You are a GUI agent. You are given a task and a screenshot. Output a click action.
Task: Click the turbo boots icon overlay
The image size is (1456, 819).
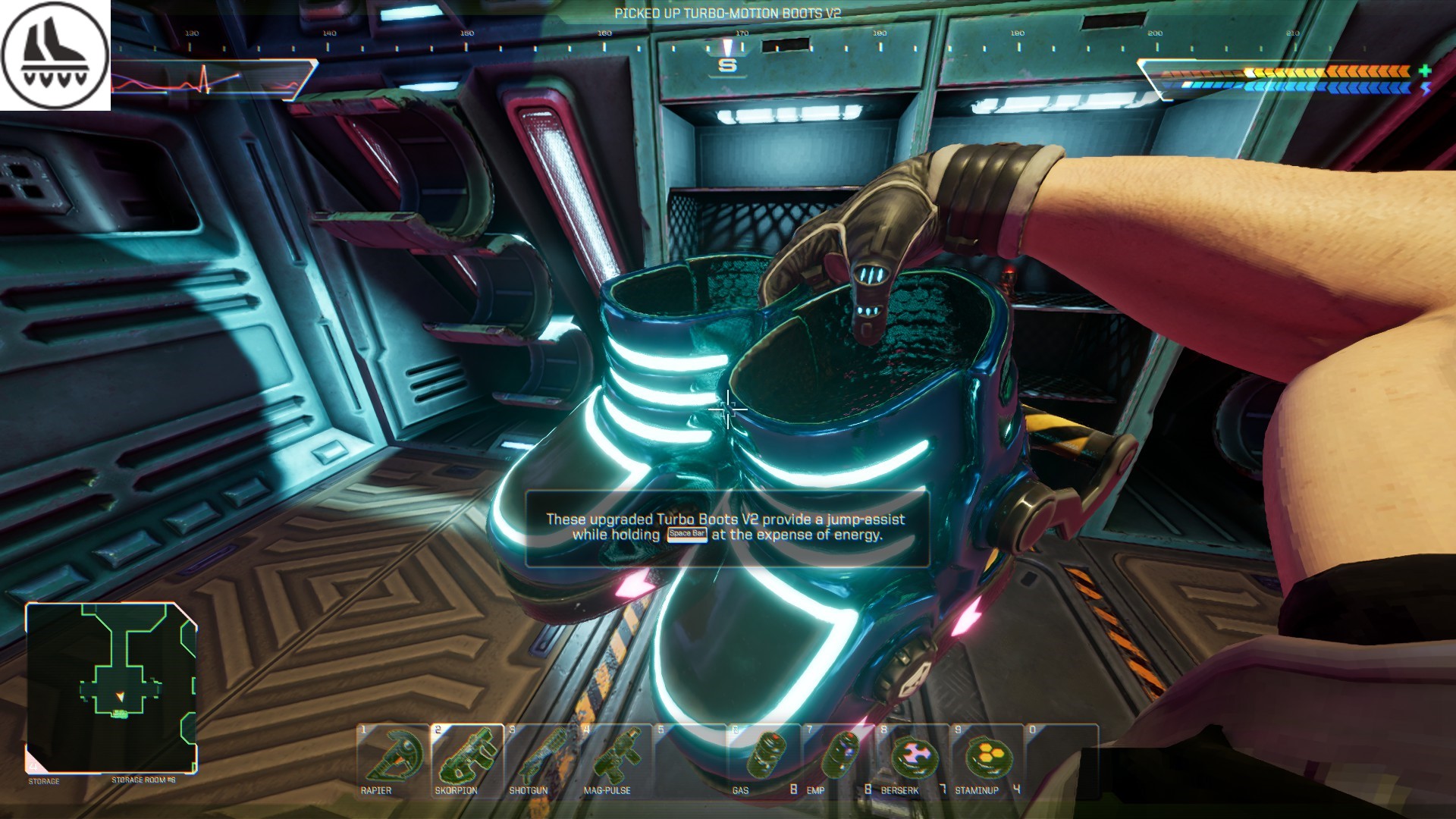55,55
